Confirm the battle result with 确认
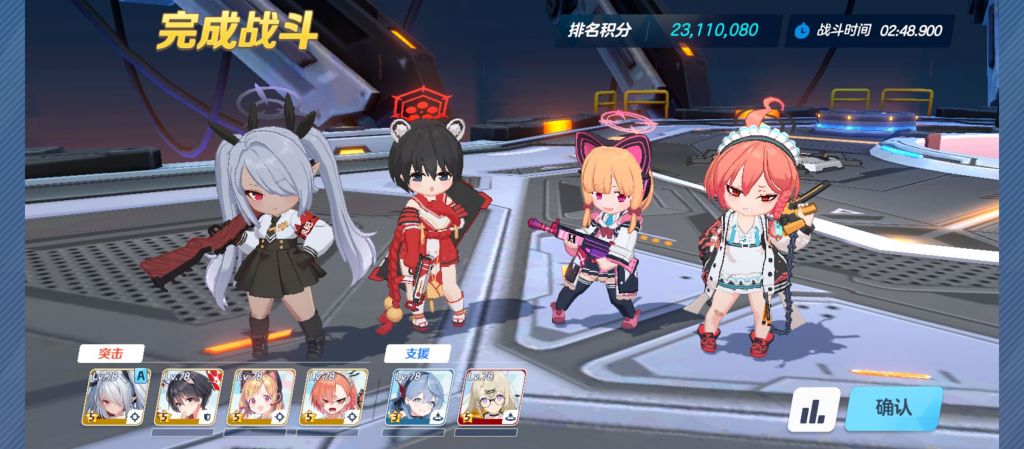The height and width of the screenshot is (449, 1024). tap(893, 407)
